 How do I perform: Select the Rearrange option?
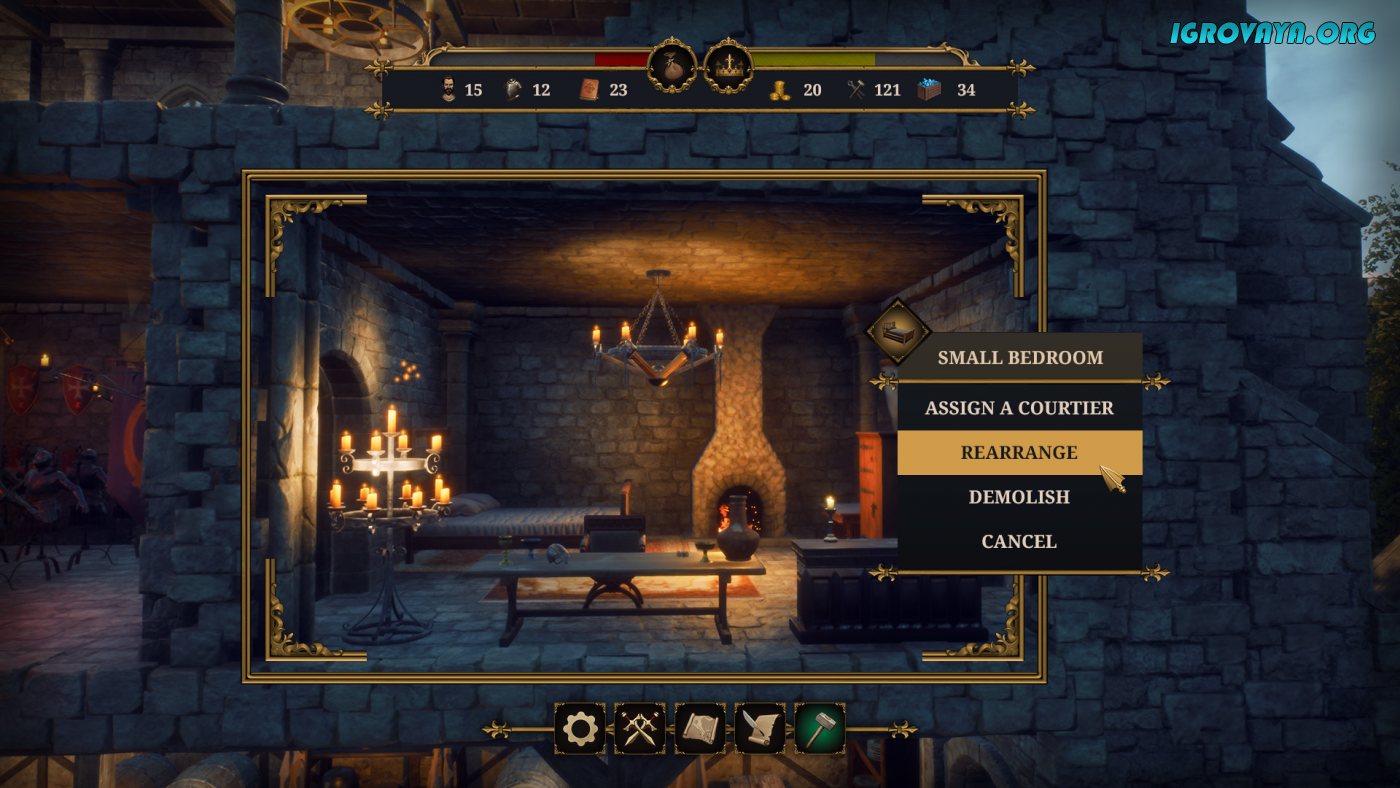coord(1019,453)
